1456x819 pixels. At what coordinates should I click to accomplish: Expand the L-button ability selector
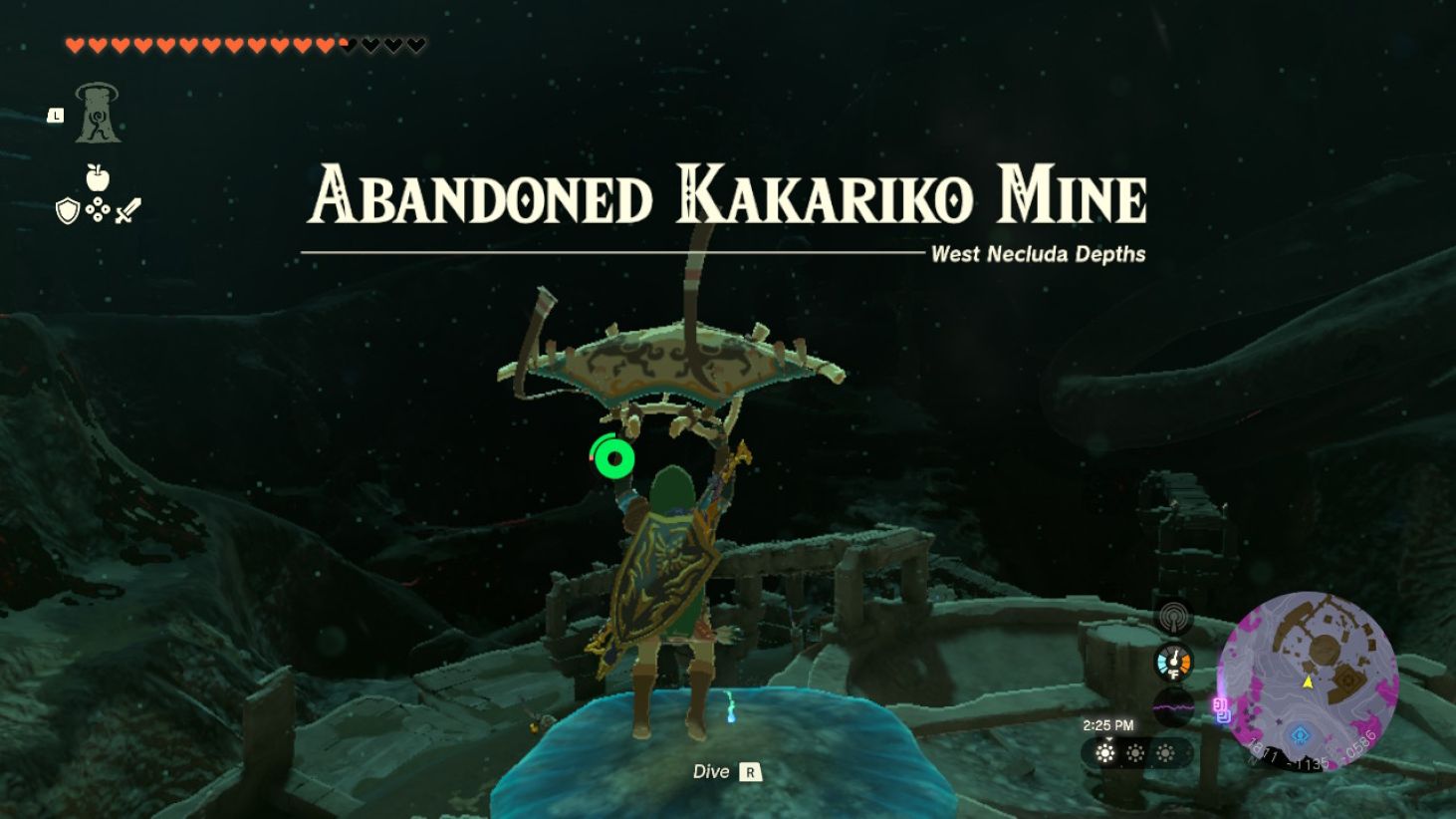[x=55, y=116]
